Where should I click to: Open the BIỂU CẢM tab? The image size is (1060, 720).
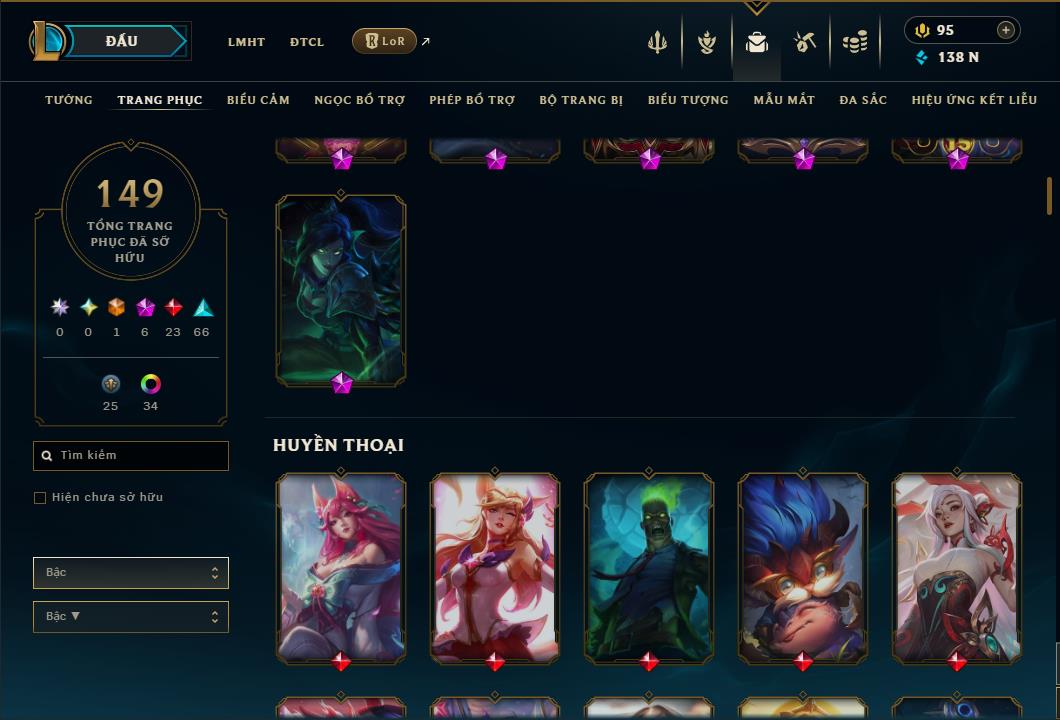(x=258, y=100)
